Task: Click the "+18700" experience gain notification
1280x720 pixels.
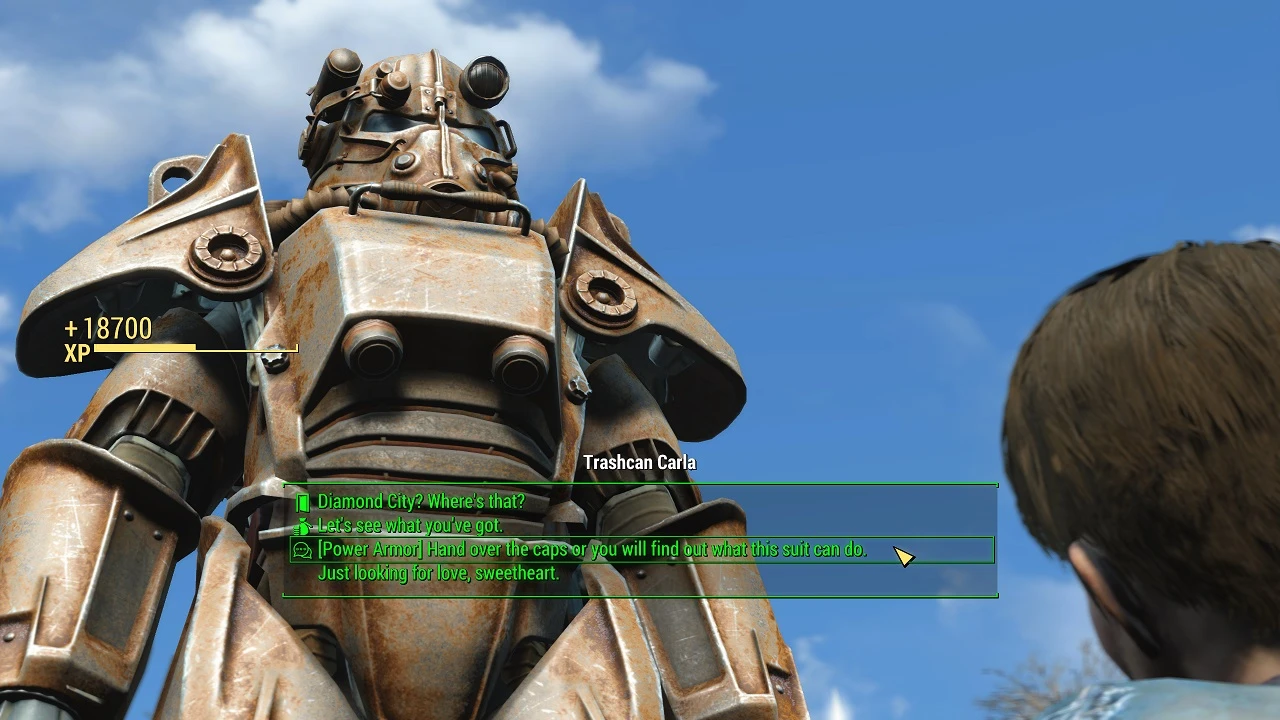Action: (106, 328)
